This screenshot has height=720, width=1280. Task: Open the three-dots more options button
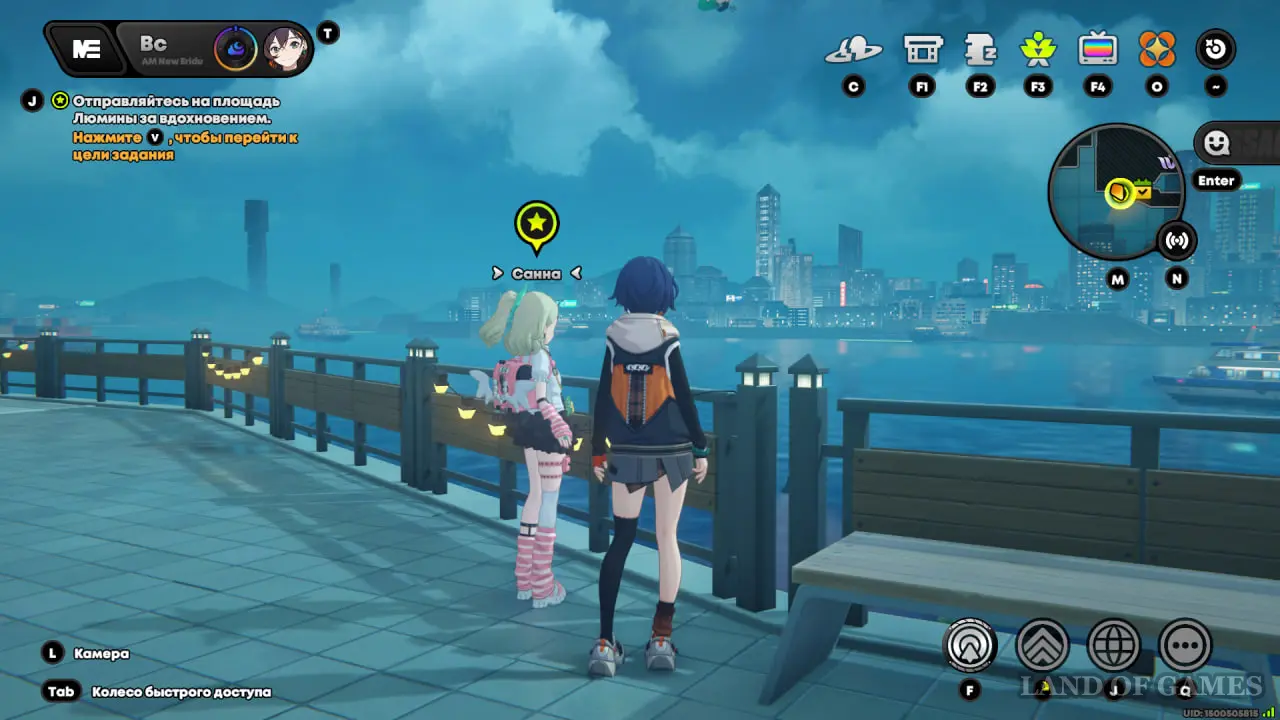coord(1185,646)
